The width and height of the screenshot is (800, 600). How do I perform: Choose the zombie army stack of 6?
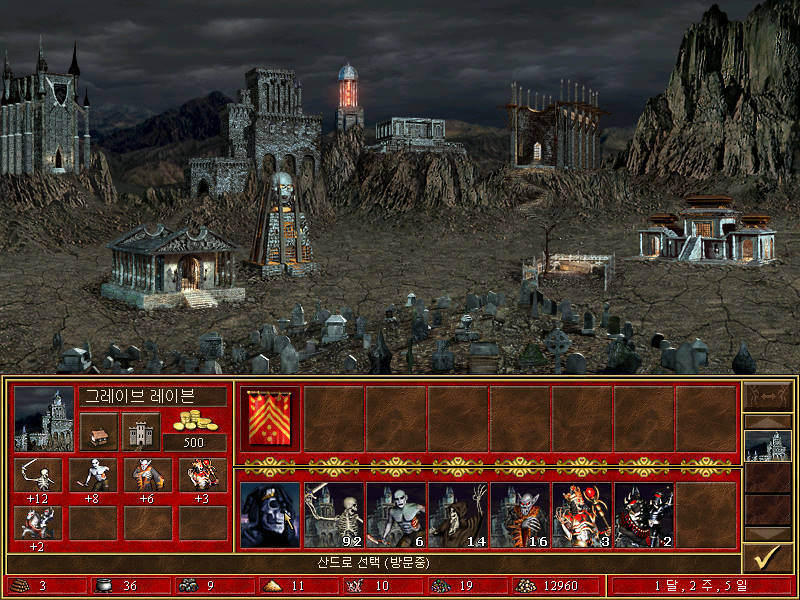tap(395, 515)
